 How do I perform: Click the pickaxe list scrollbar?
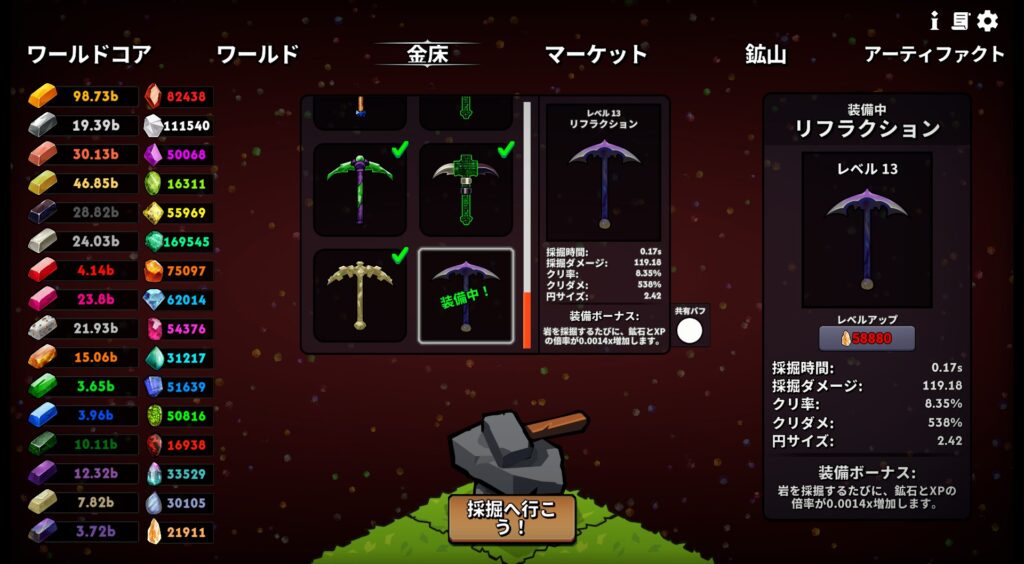click(527, 224)
